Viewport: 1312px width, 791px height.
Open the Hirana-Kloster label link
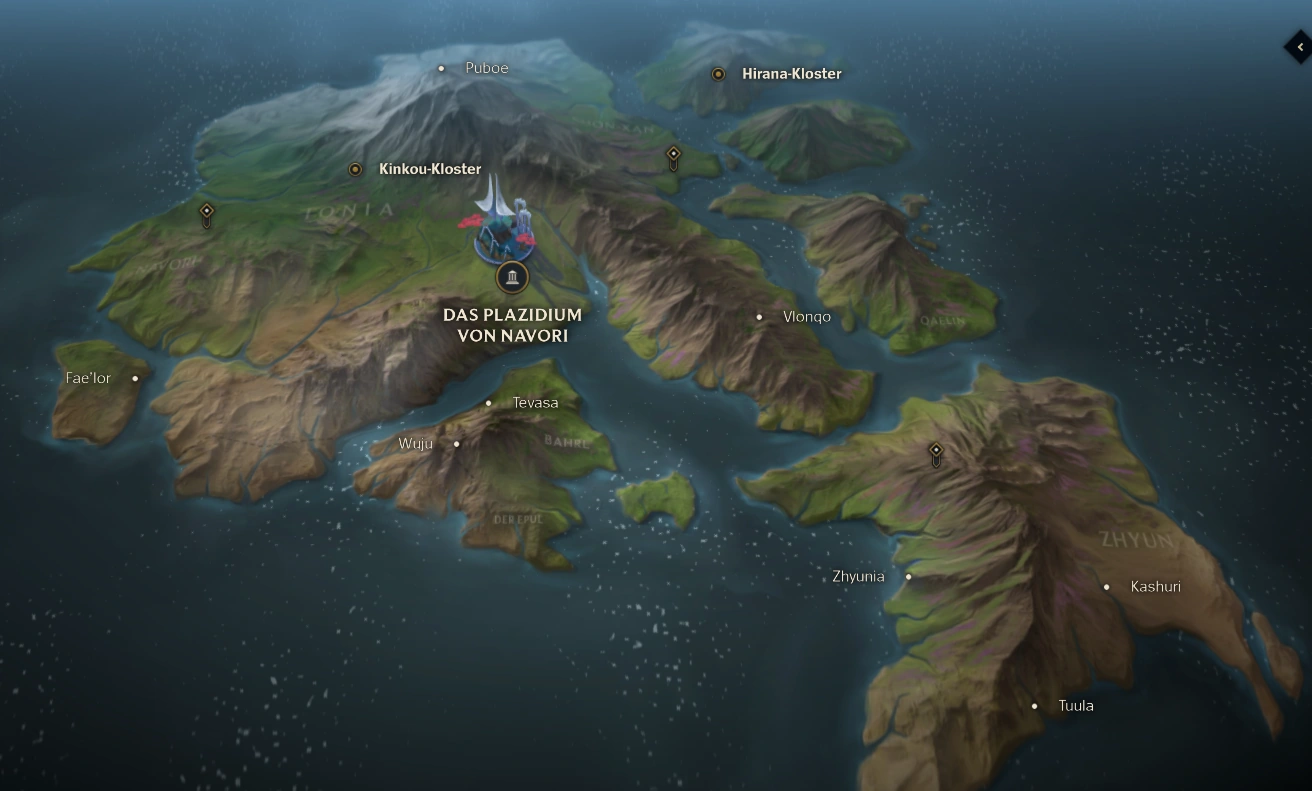click(792, 73)
